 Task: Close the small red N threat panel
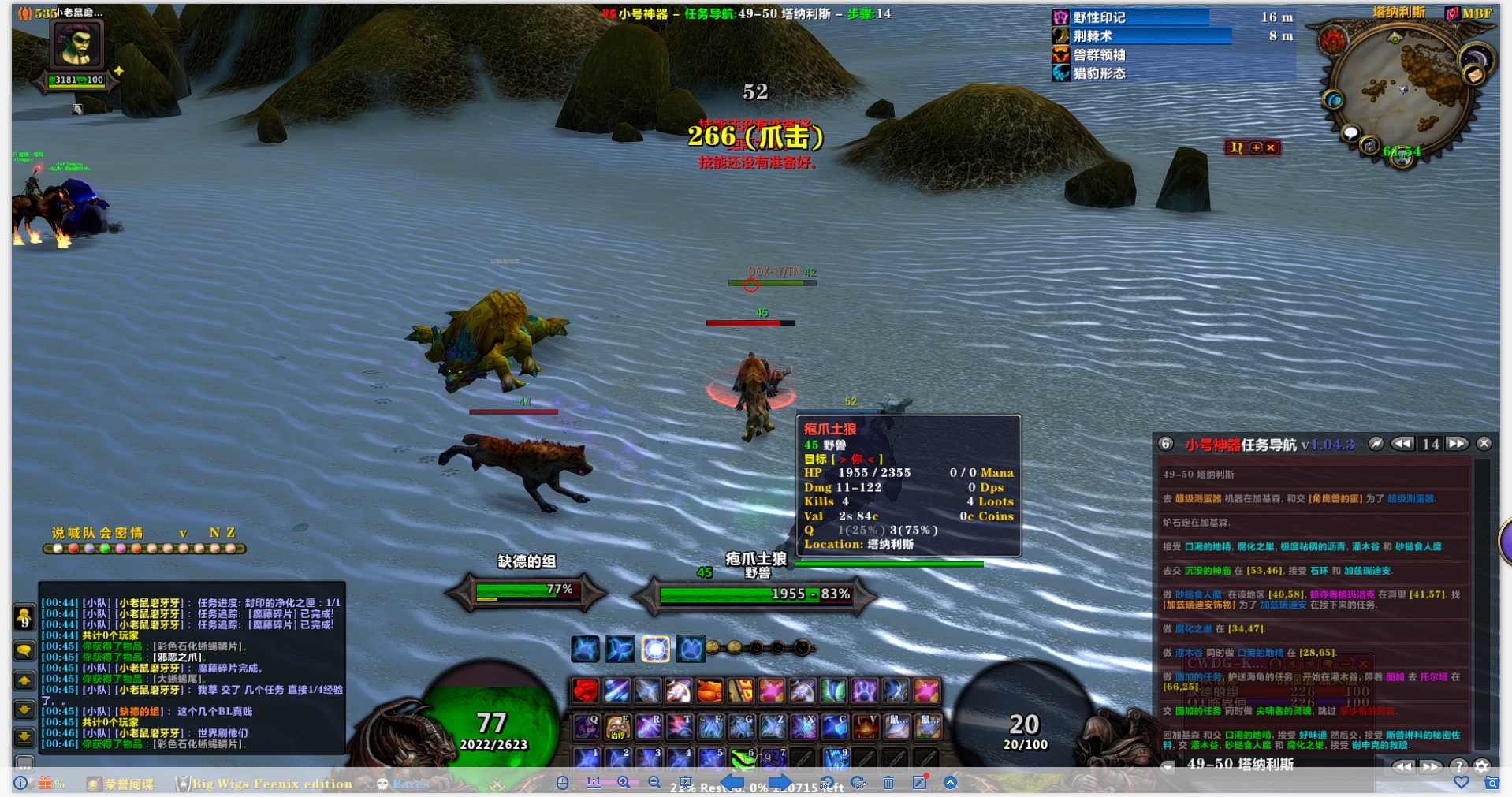[1271, 147]
